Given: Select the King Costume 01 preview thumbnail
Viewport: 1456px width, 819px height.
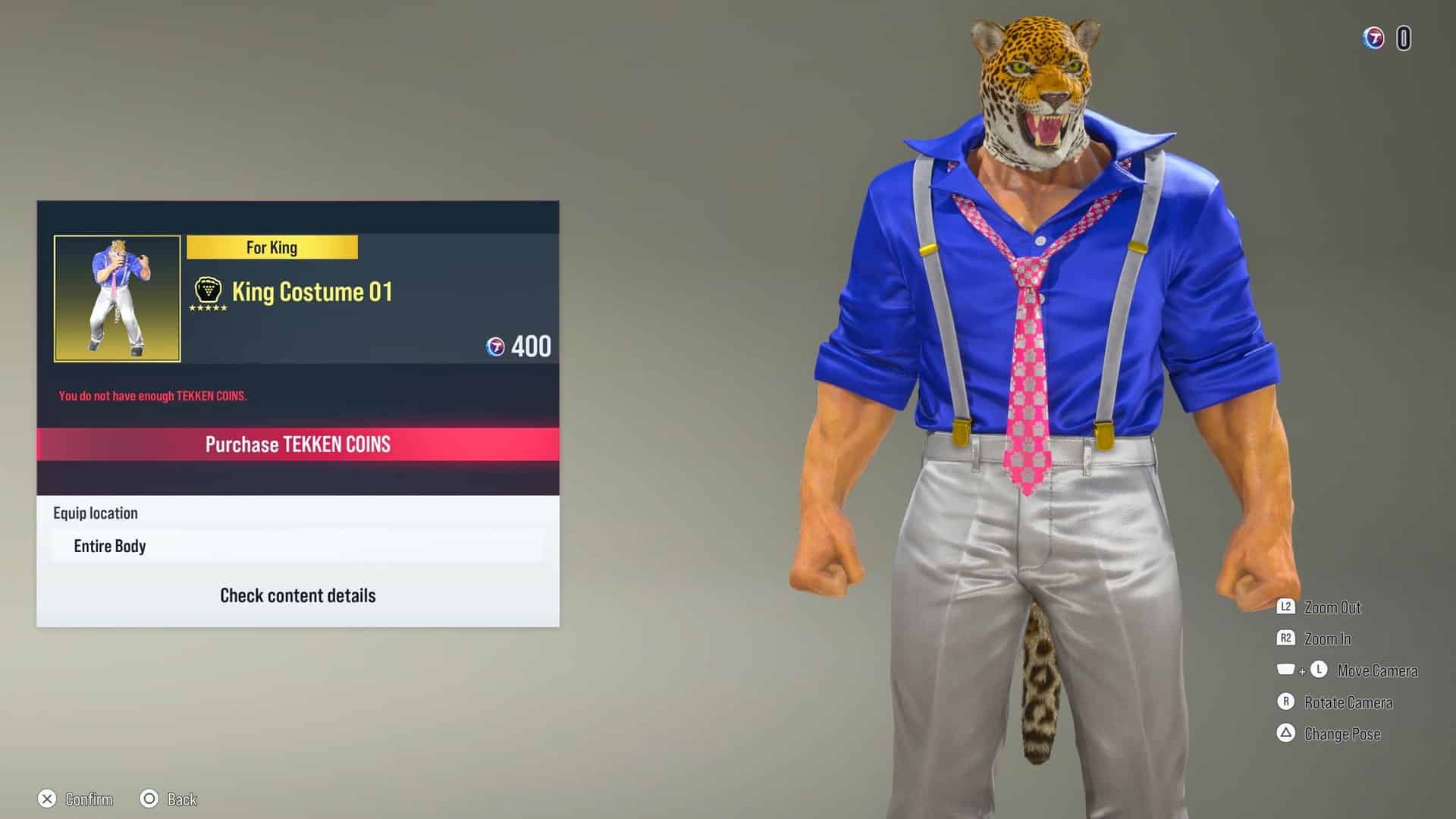Looking at the screenshot, I should tap(118, 298).
